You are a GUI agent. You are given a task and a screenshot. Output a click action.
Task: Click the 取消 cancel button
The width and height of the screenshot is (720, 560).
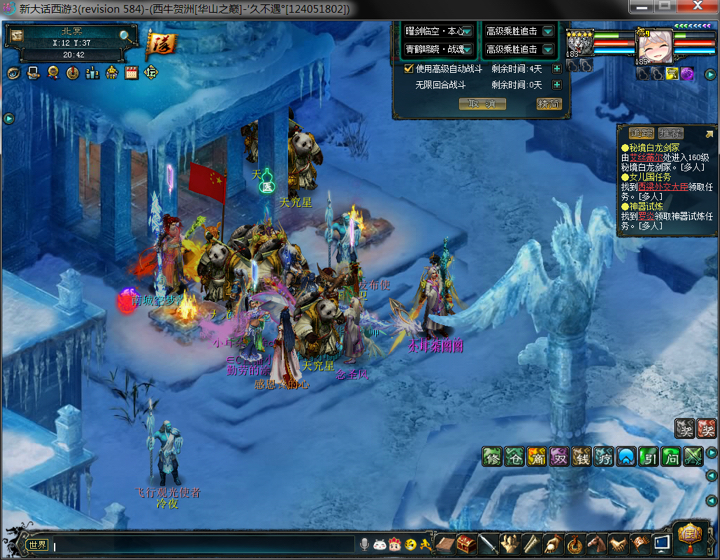click(x=482, y=104)
